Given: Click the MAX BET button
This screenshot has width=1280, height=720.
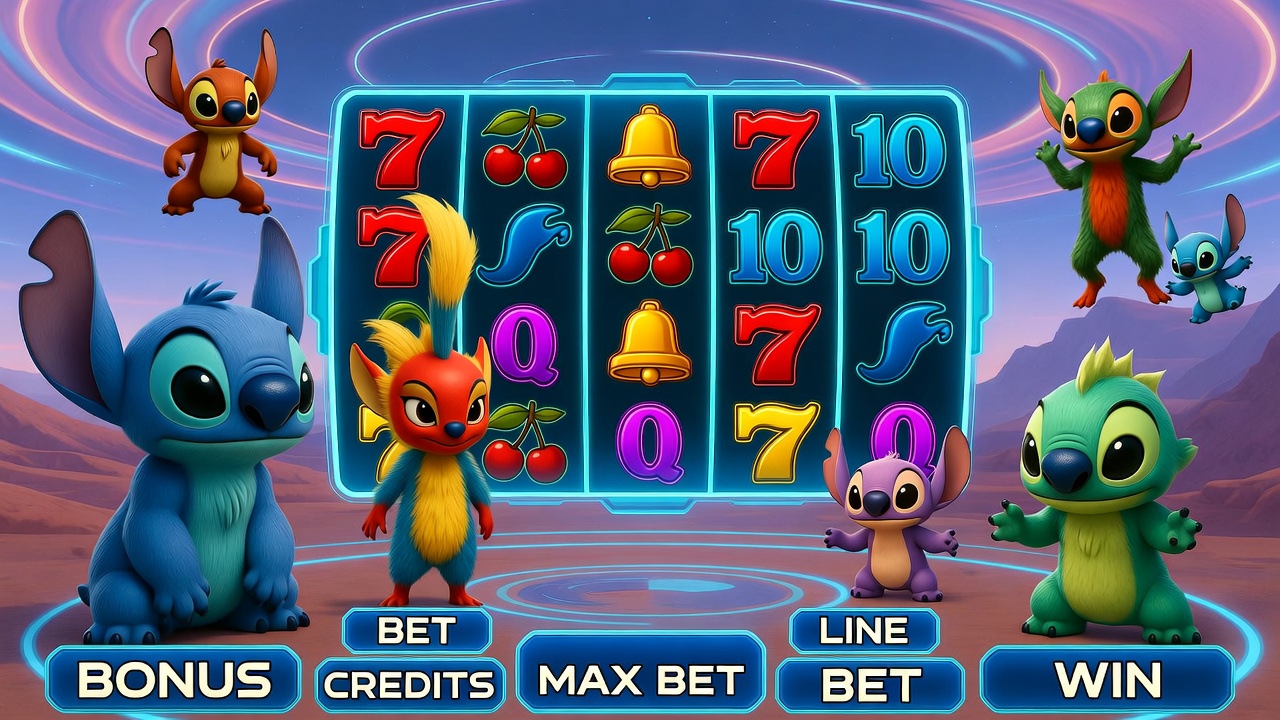Looking at the screenshot, I should [641, 680].
